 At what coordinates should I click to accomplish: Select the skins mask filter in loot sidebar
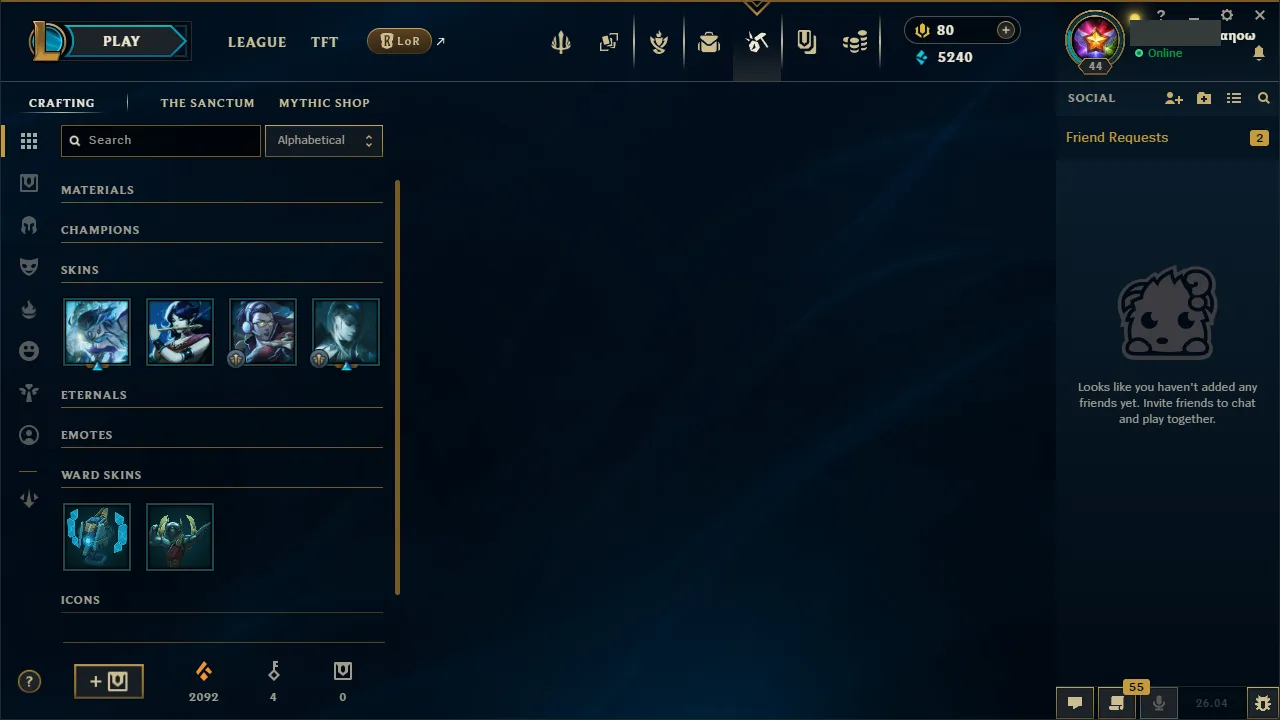pos(29,267)
